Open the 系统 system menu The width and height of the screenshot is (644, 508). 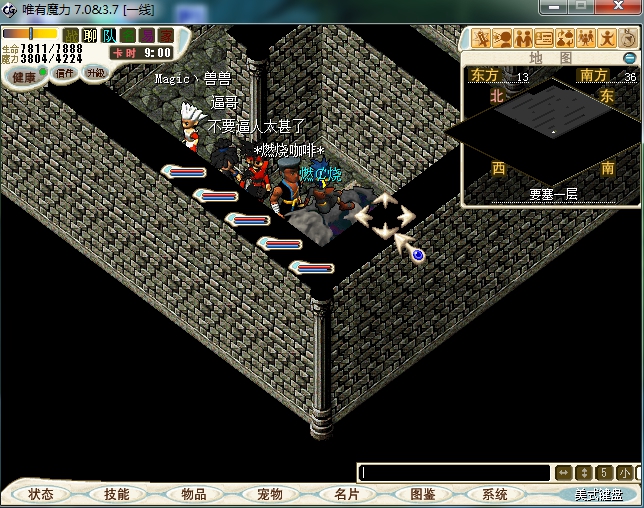pos(495,494)
